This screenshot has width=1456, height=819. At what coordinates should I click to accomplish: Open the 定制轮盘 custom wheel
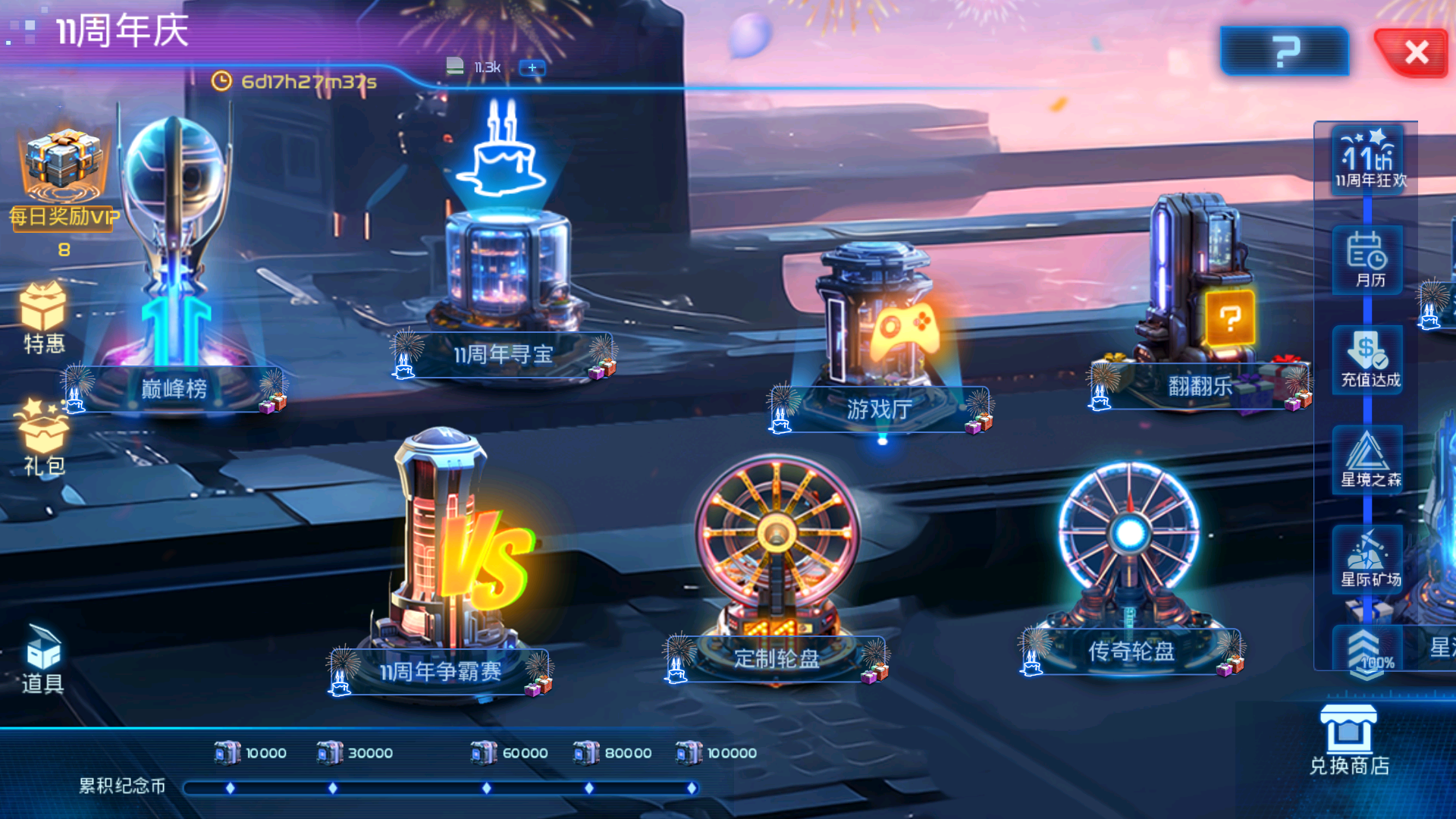coord(777,657)
